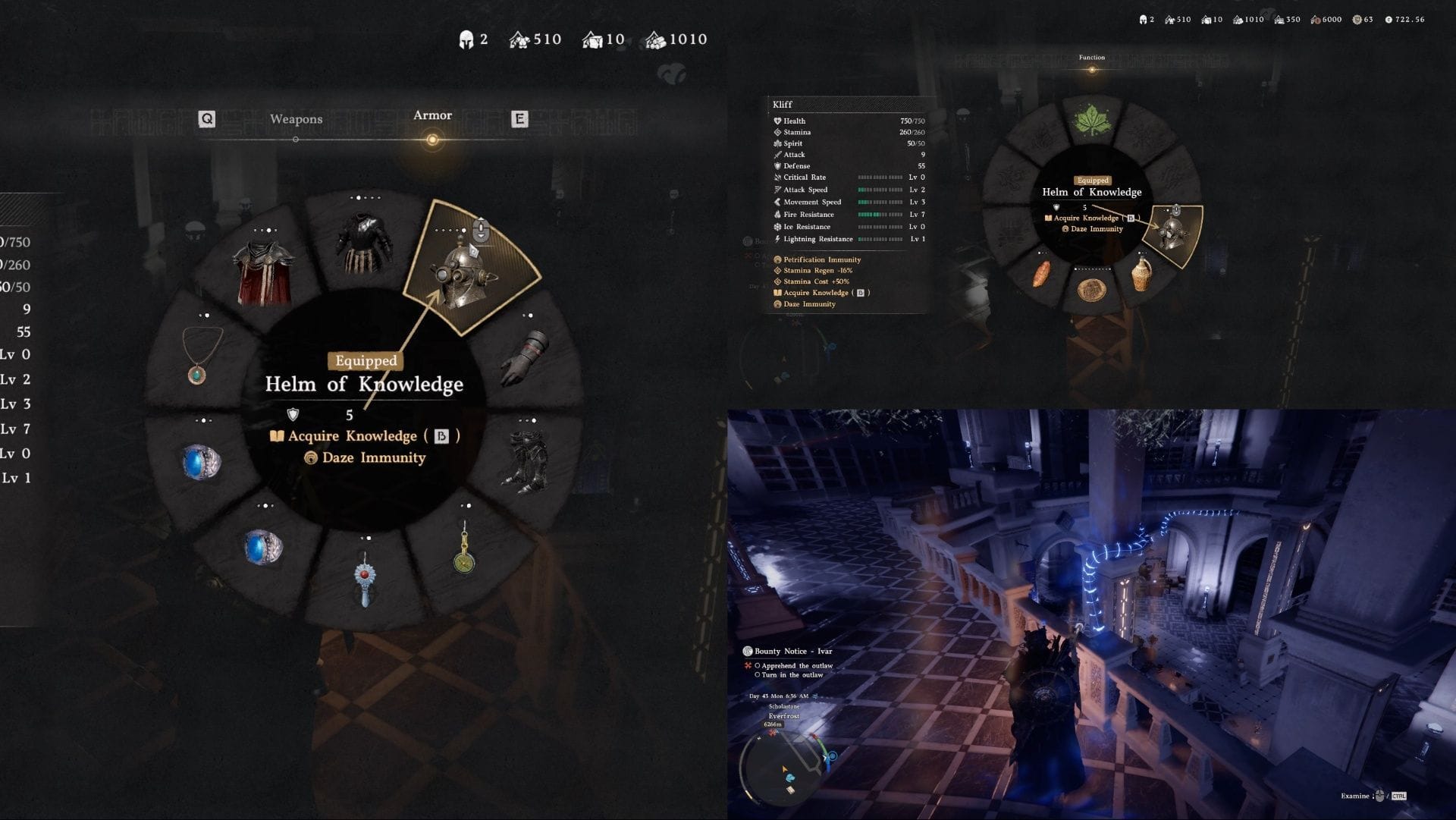Click the red bounty marker on the minimap edge

click(x=773, y=733)
